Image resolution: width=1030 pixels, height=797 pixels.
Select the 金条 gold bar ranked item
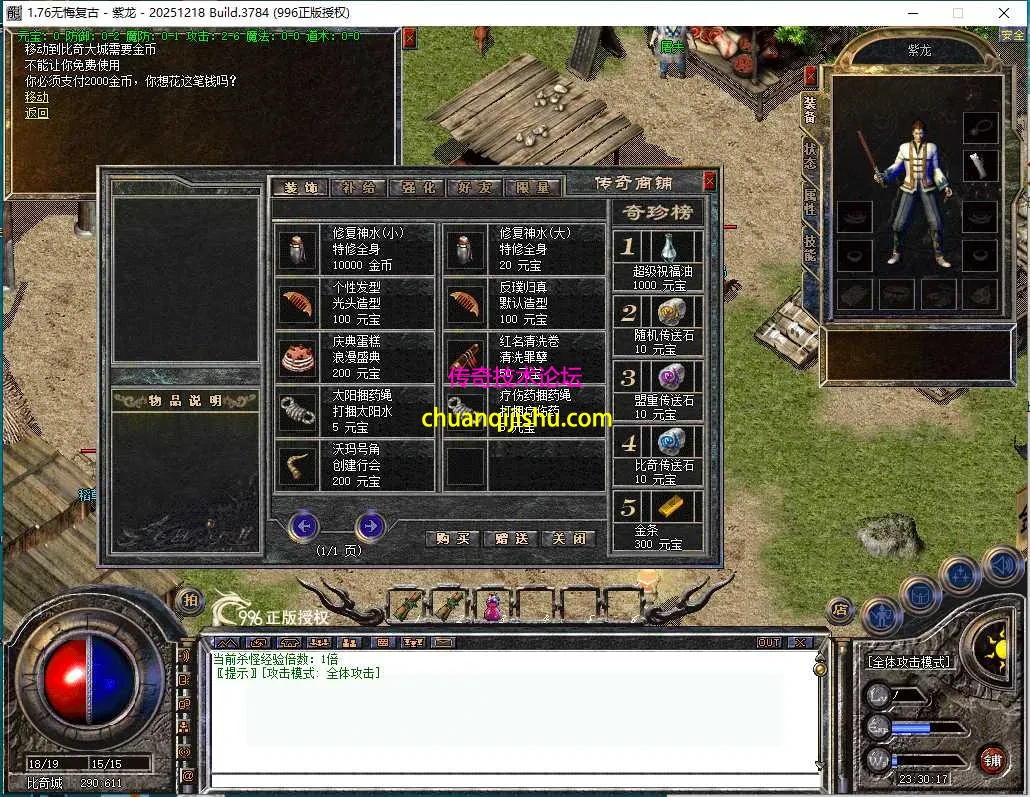[x=658, y=520]
